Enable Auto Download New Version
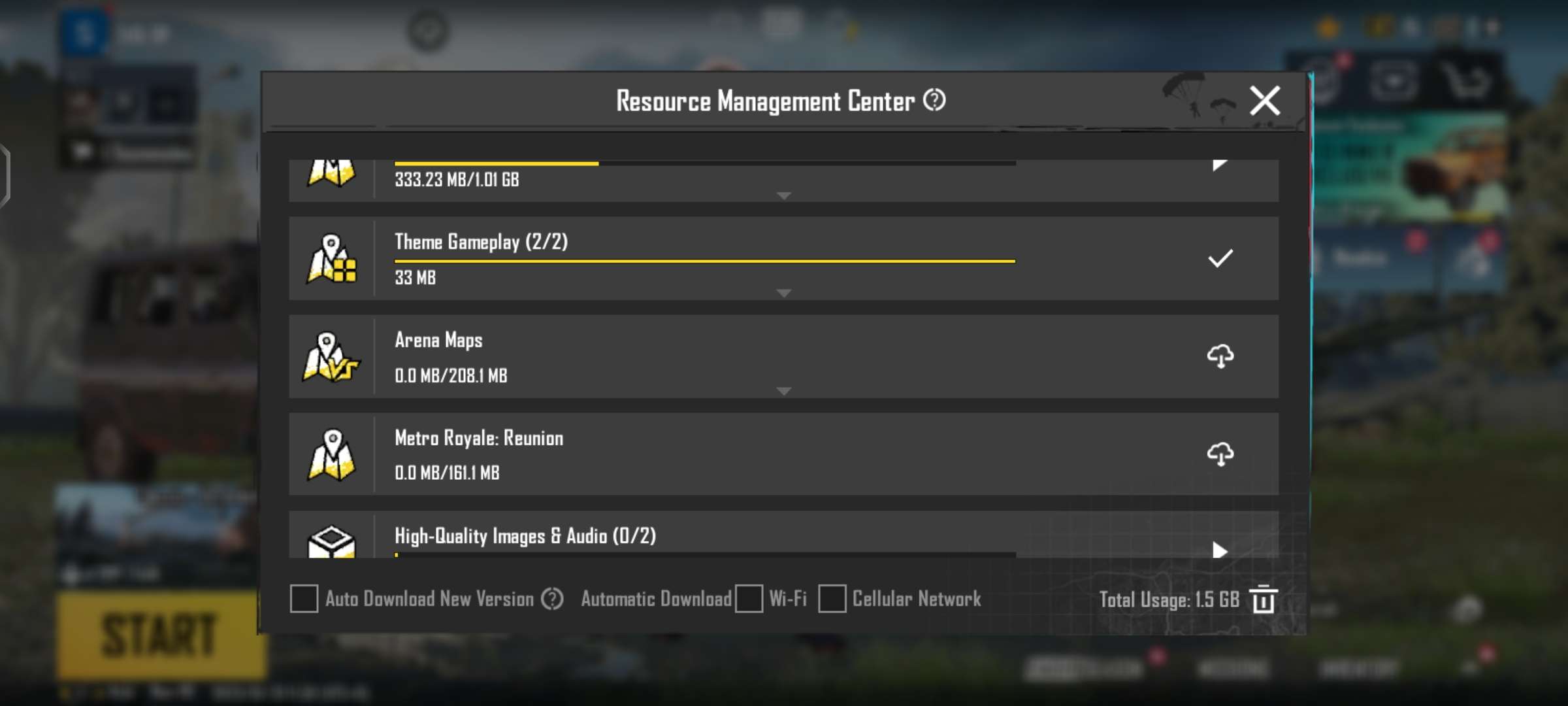This screenshot has width=1568, height=706. pos(303,599)
